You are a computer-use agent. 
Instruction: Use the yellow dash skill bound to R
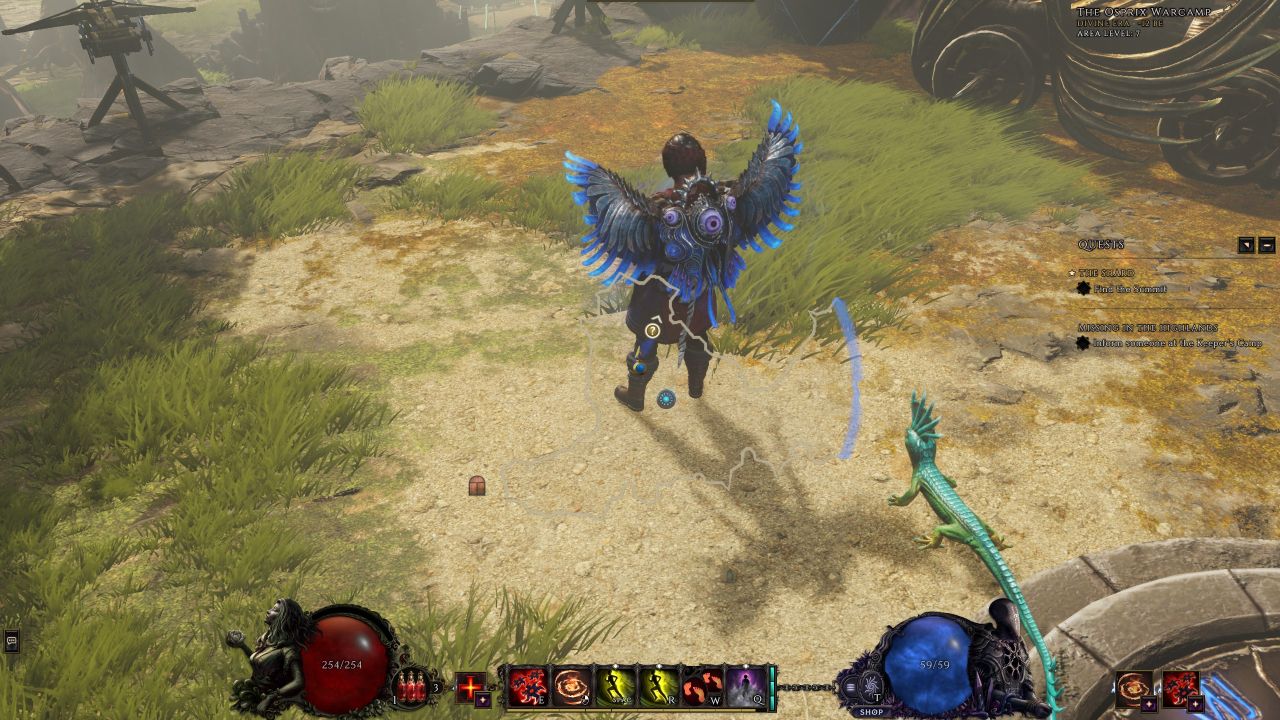click(x=659, y=686)
